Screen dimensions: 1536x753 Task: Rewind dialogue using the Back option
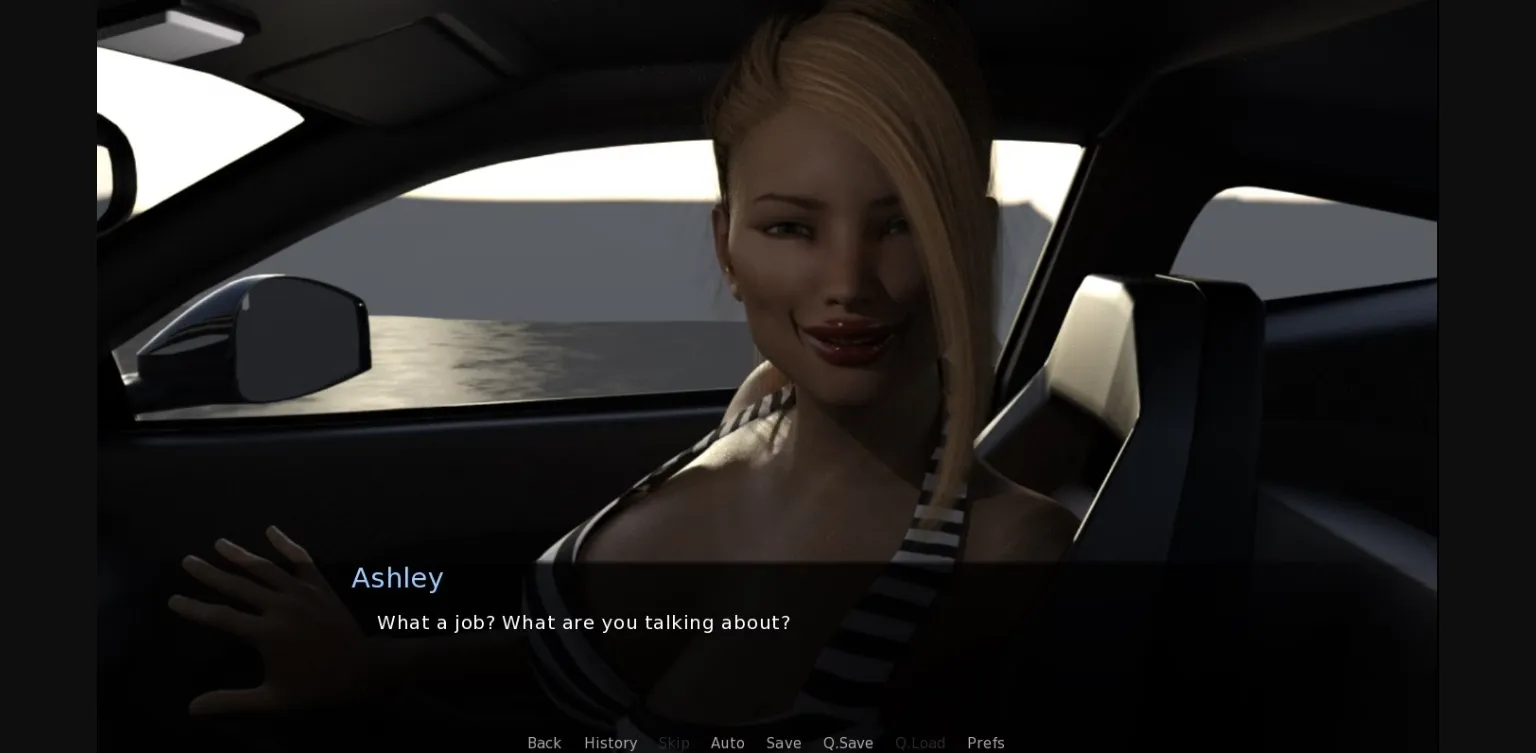tap(544, 742)
